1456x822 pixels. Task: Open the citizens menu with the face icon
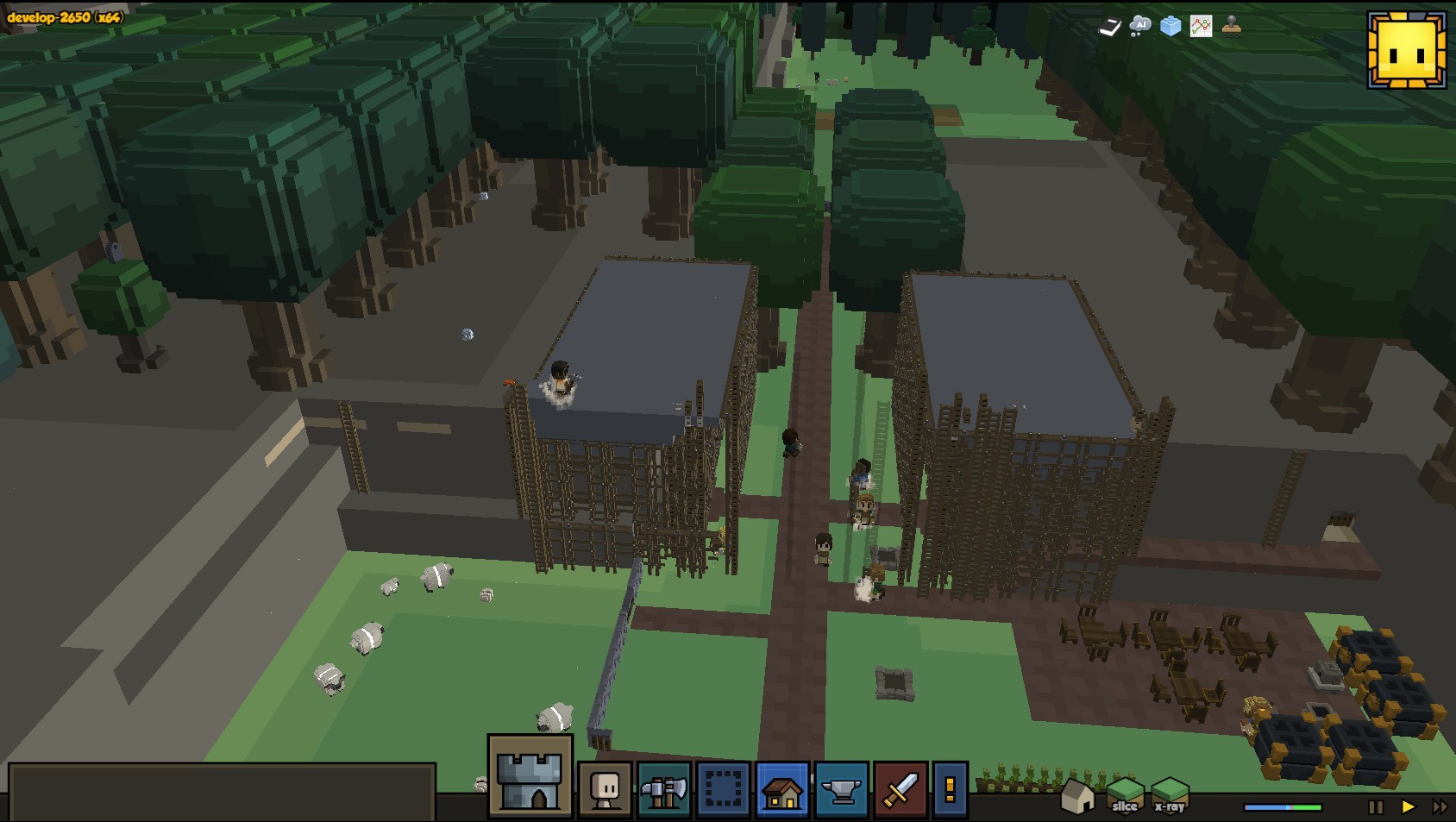tap(604, 788)
